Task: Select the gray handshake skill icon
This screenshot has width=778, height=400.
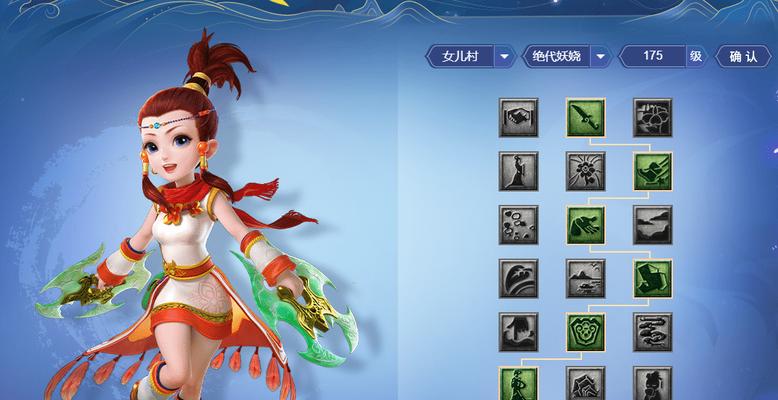Action: [x=519, y=118]
